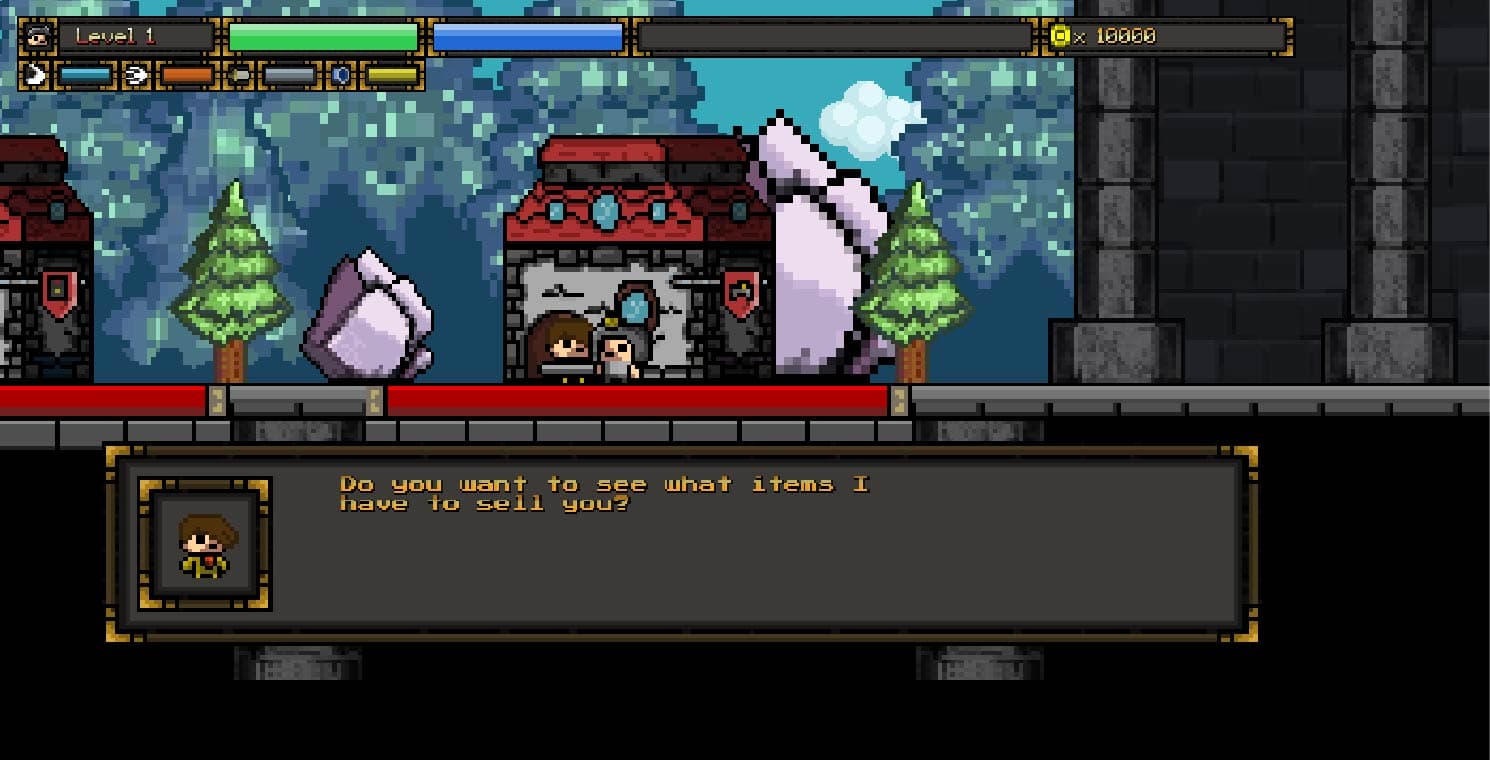
Task: Click the player portrait icon beside Level 1
Action: pos(38,37)
